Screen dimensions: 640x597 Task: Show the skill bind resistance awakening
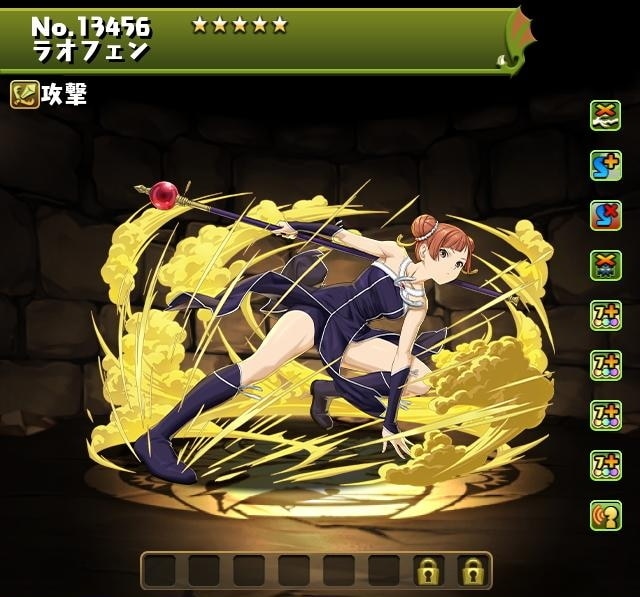pyautogui.click(x=605, y=215)
